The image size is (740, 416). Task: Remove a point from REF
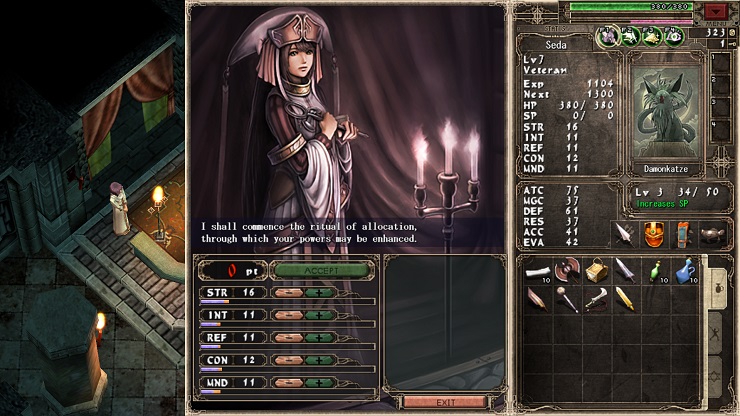(288, 337)
